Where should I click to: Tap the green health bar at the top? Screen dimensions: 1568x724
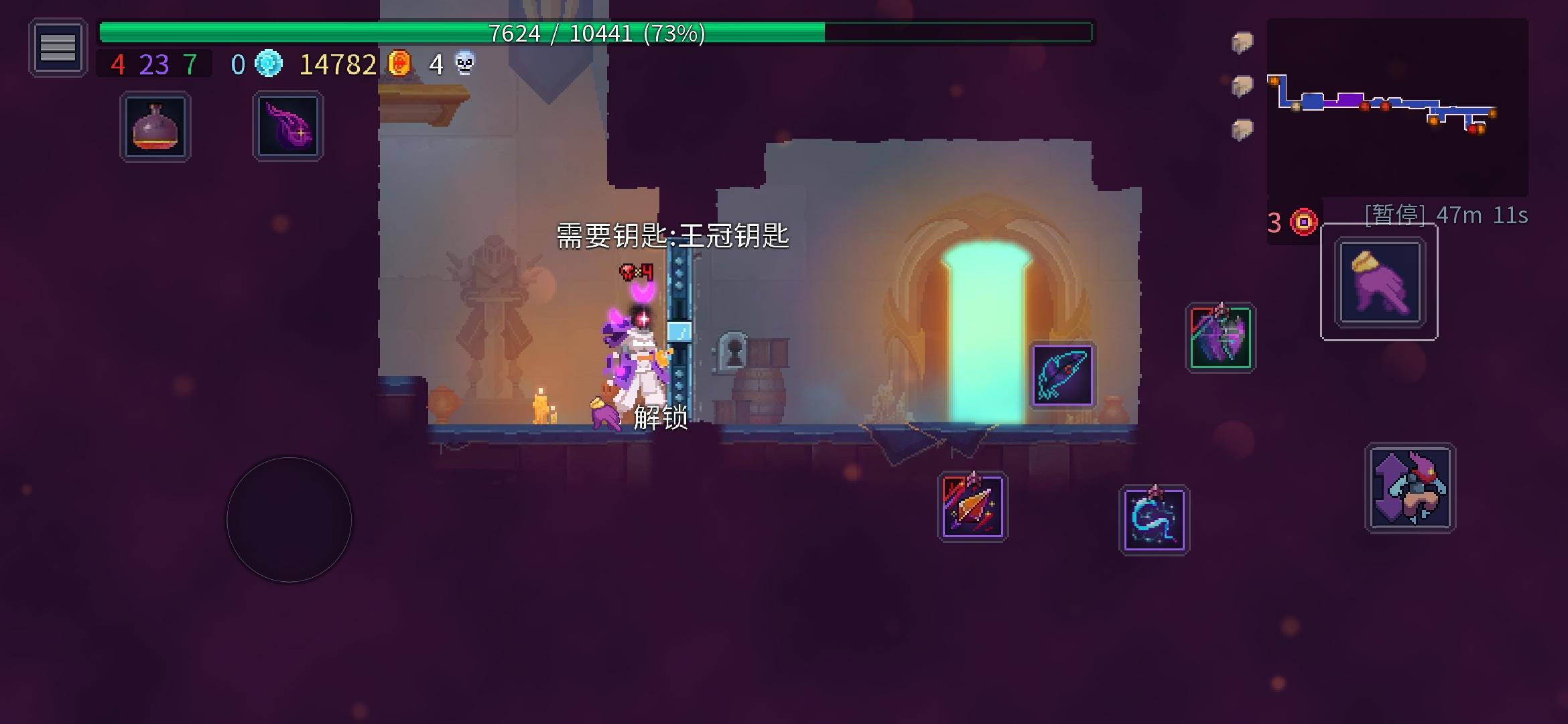[596, 31]
